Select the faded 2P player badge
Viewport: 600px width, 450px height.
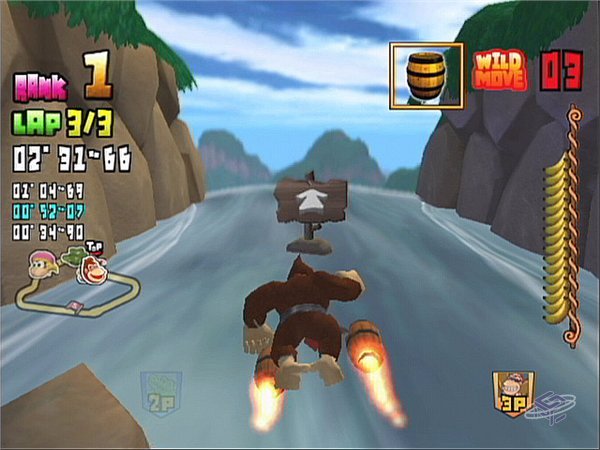pos(160,394)
